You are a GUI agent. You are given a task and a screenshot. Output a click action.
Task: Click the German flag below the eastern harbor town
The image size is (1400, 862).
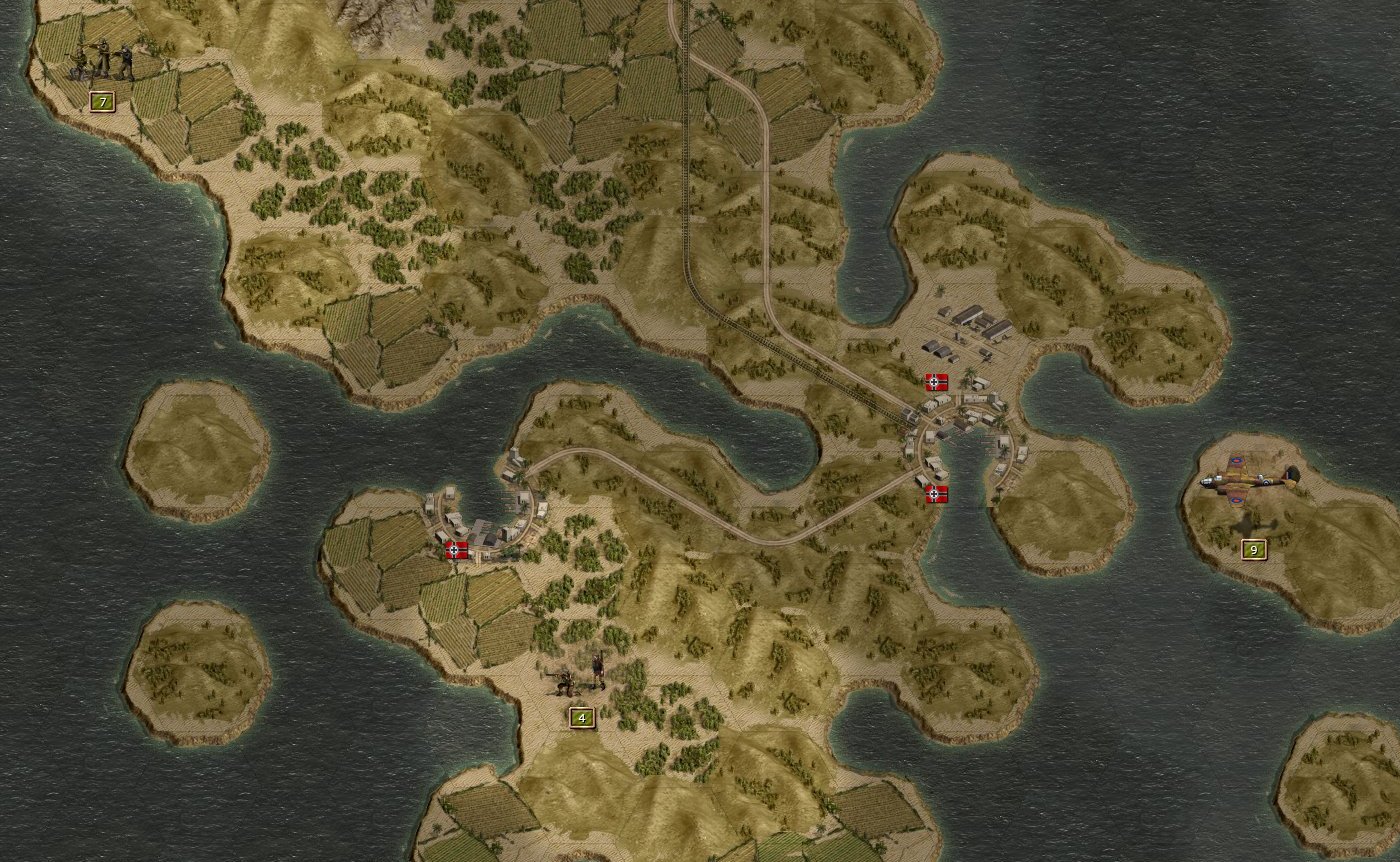coord(935,492)
